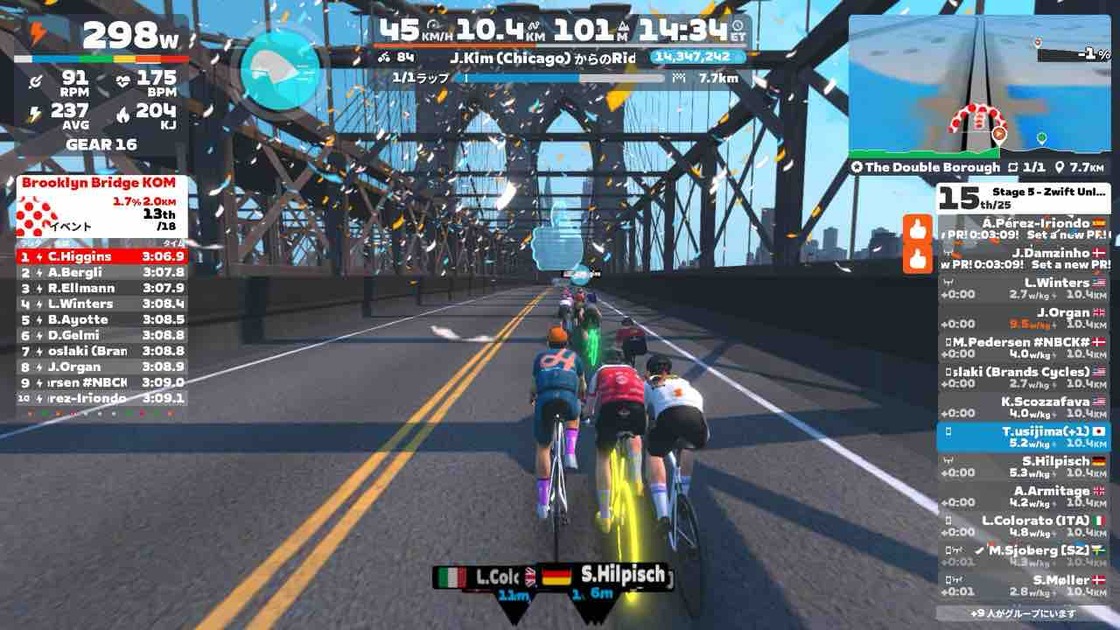The height and width of the screenshot is (630, 1120).
Task: Select M.Pedersen #NBCK# in the riders list
Action: tap(1024, 348)
